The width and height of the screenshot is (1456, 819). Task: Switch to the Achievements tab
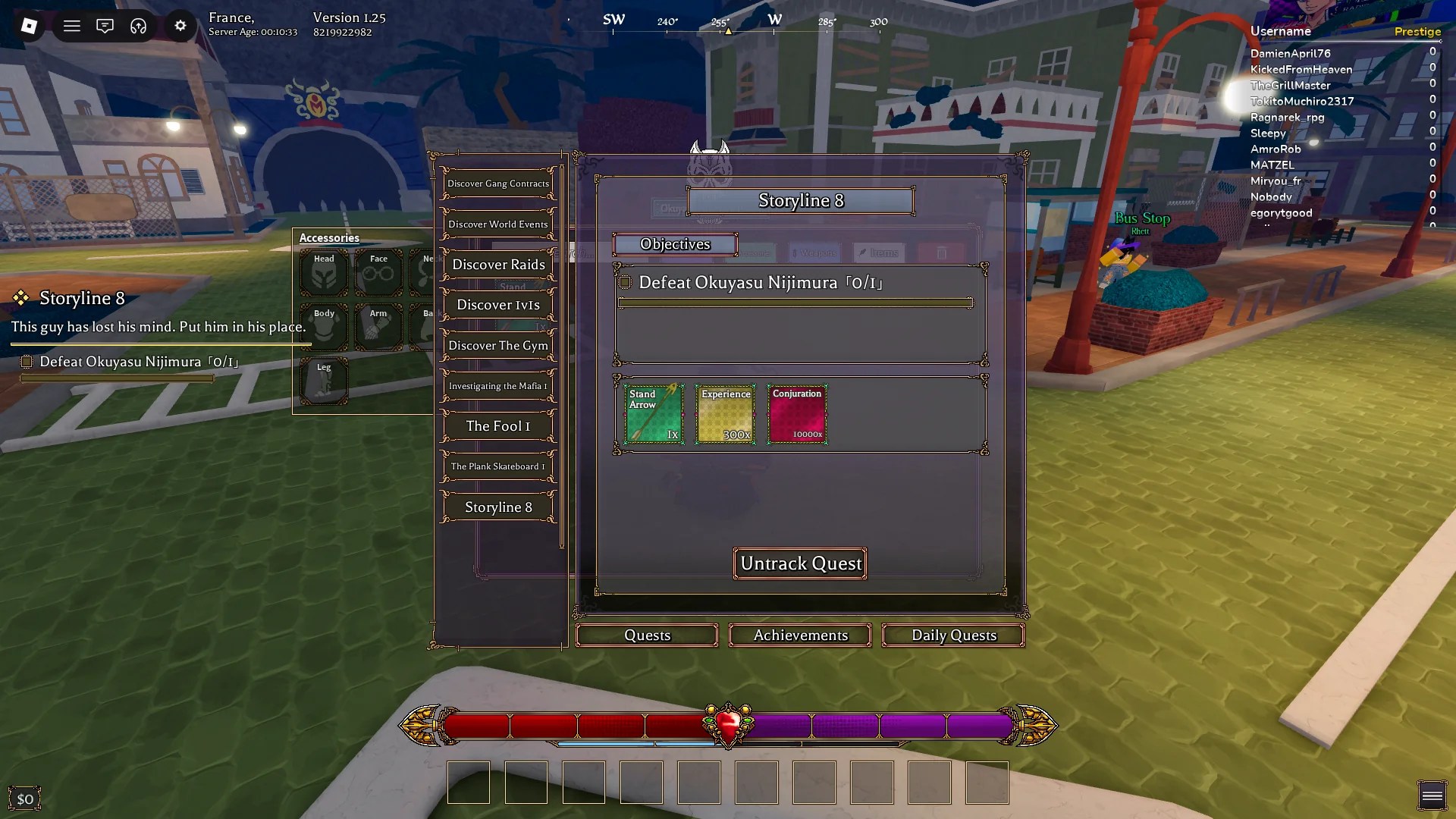(800, 635)
